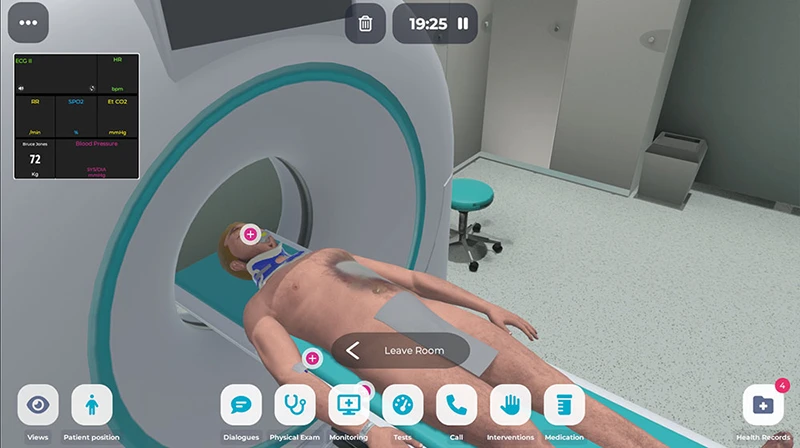Screen dimensions: 800x448
Task: Open the Tests menu
Action: pos(403,405)
